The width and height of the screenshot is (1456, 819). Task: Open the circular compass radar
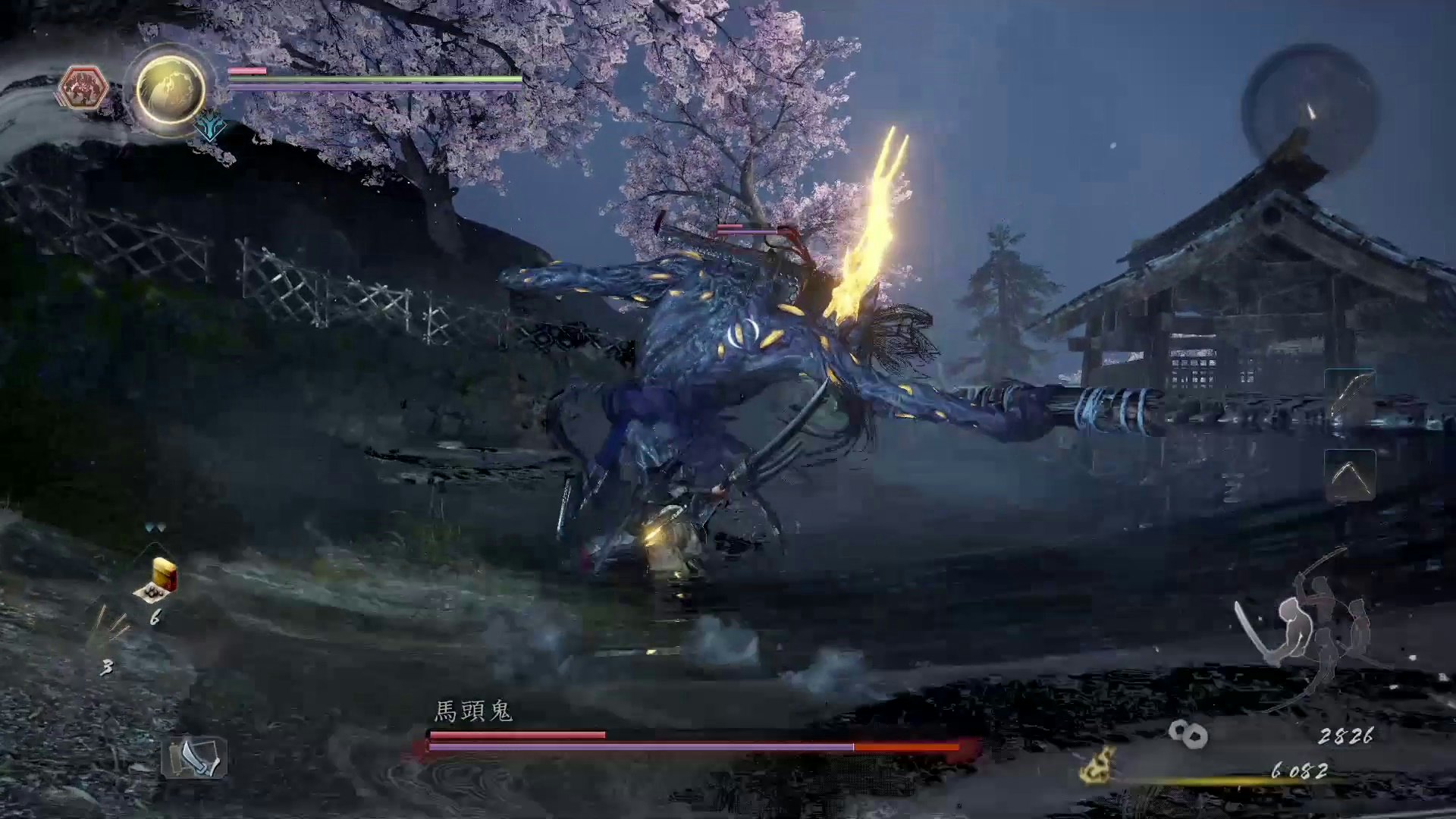click(1309, 110)
